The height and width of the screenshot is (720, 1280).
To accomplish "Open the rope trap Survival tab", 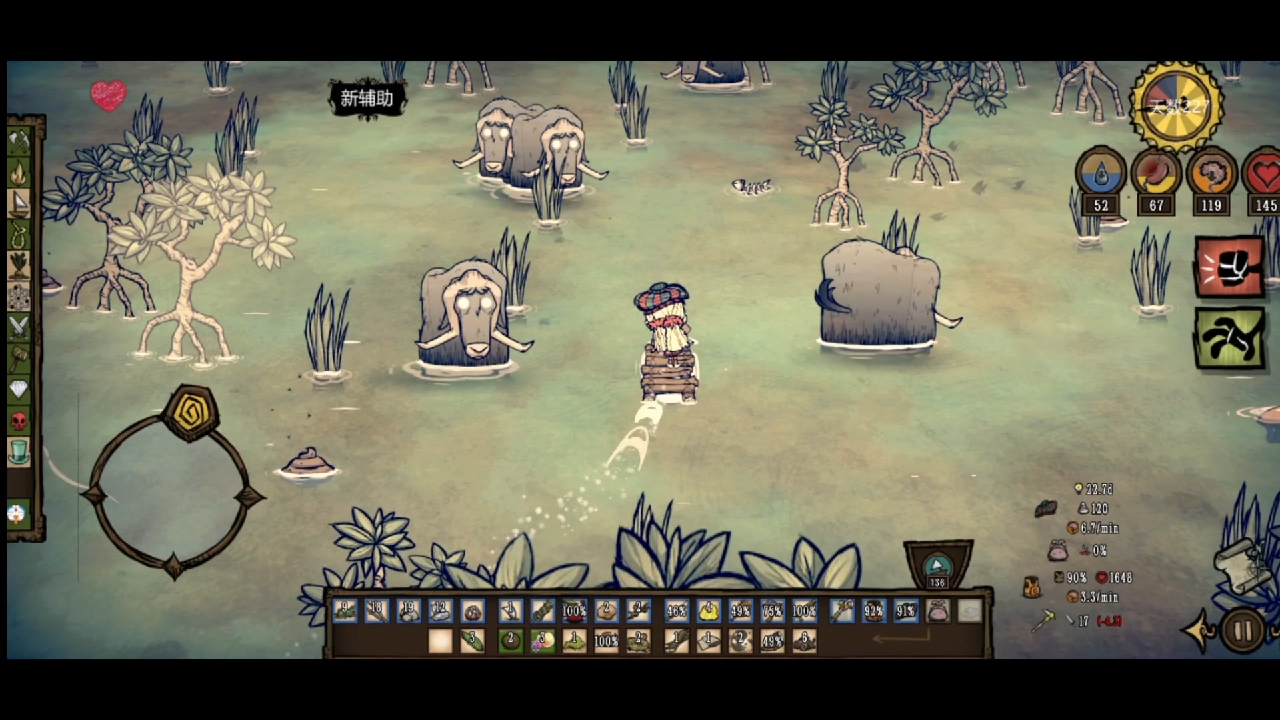I will pyautogui.click(x=19, y=235).
